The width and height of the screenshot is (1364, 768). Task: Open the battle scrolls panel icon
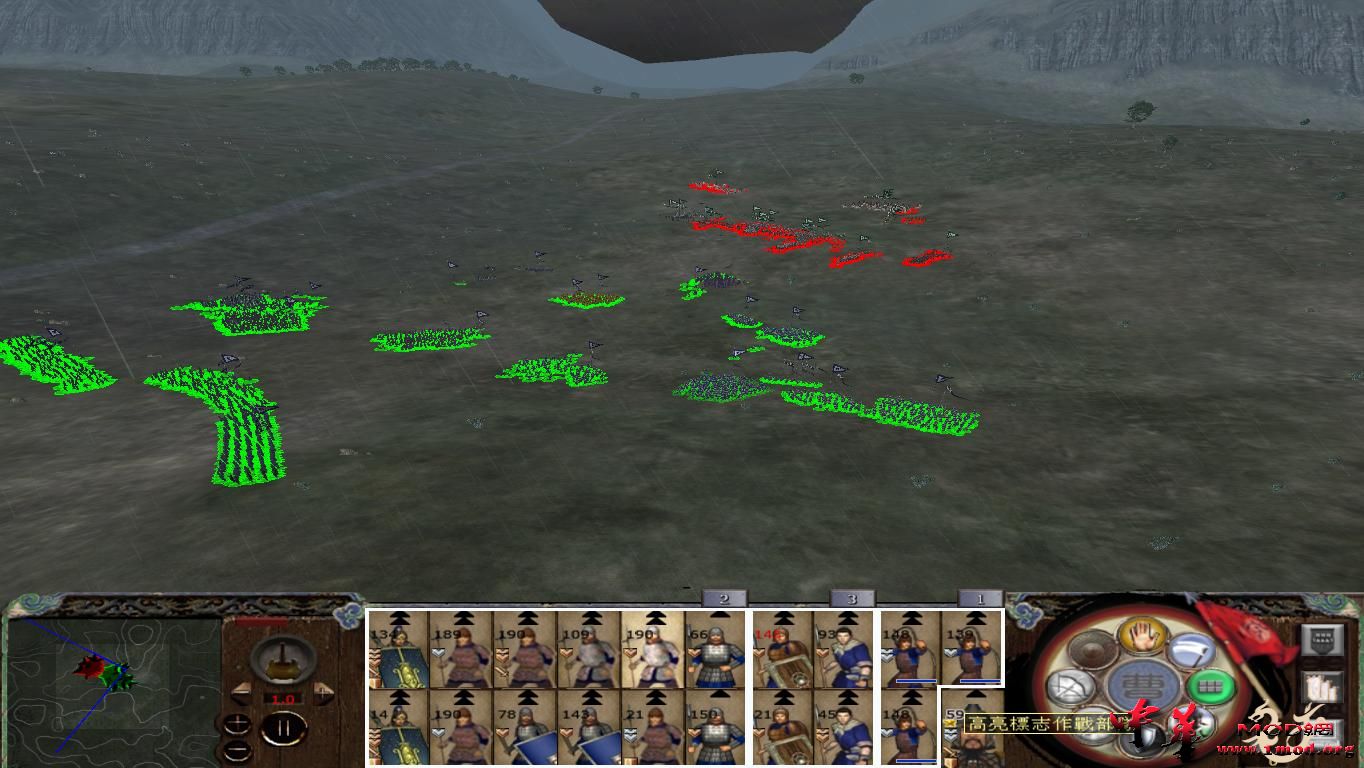[x=1320, y=687]
